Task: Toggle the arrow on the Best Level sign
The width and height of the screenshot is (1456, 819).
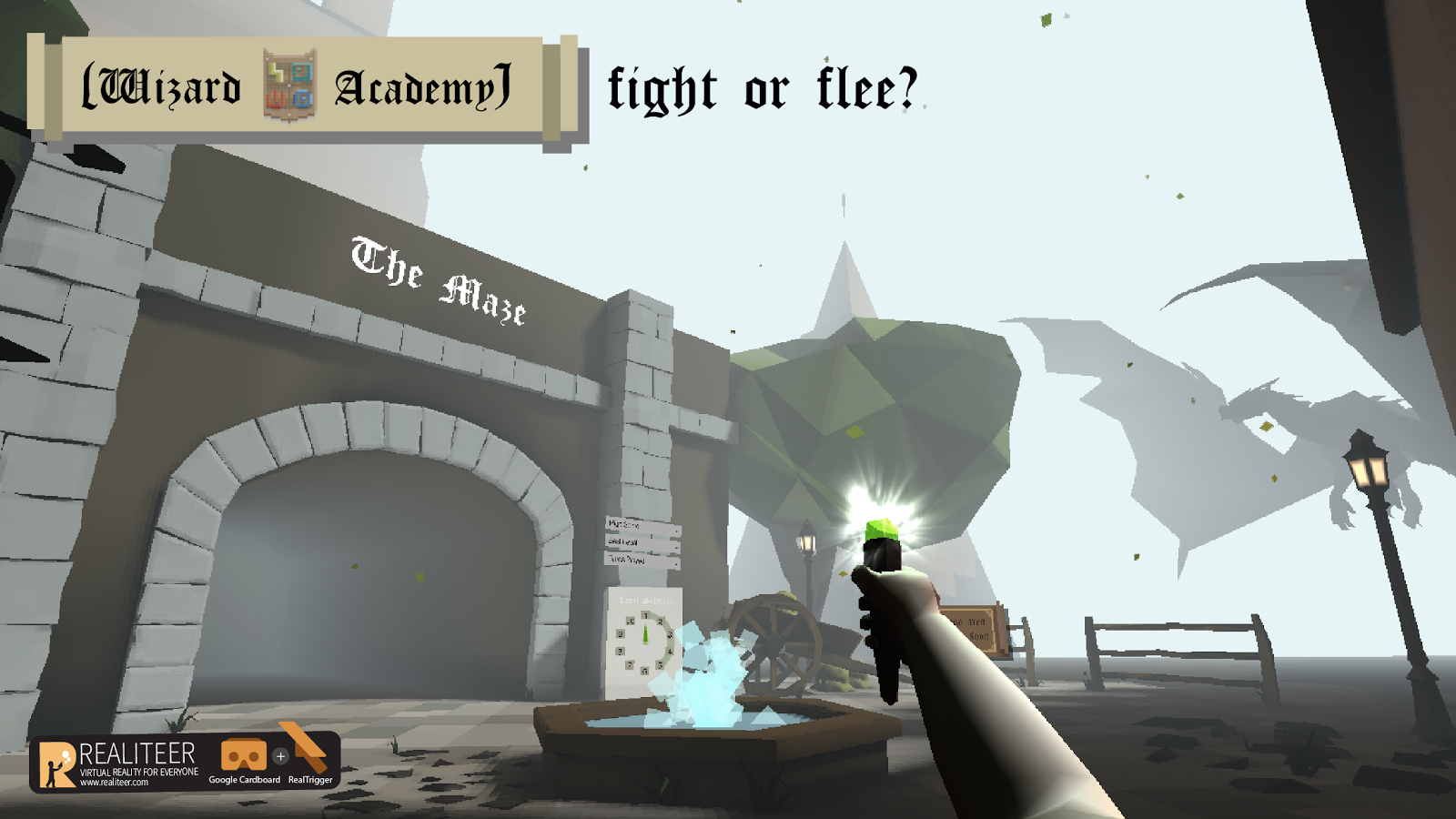Action: pyautogui.click(x=676, y=548)
